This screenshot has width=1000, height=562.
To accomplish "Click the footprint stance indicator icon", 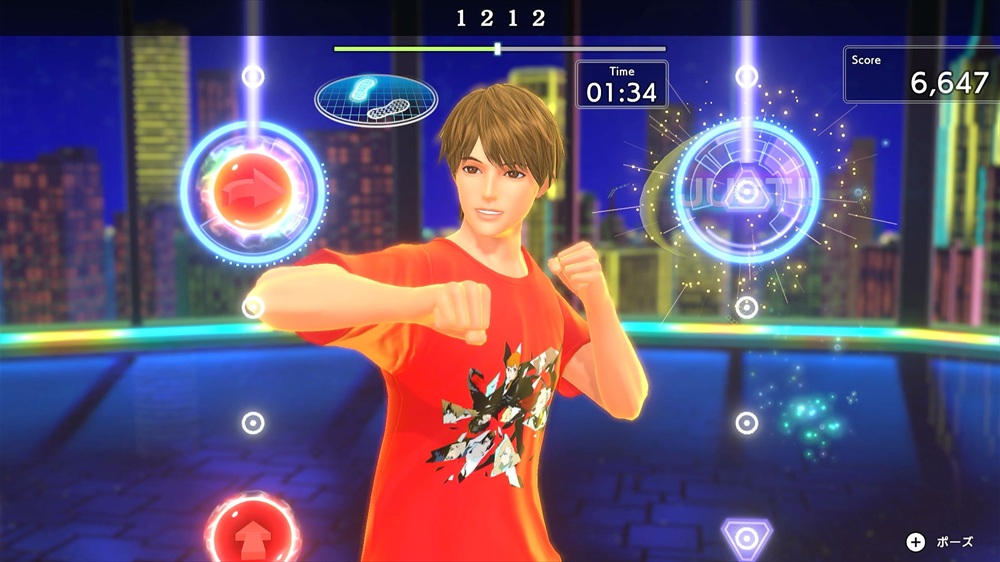I will click(376, 100).
